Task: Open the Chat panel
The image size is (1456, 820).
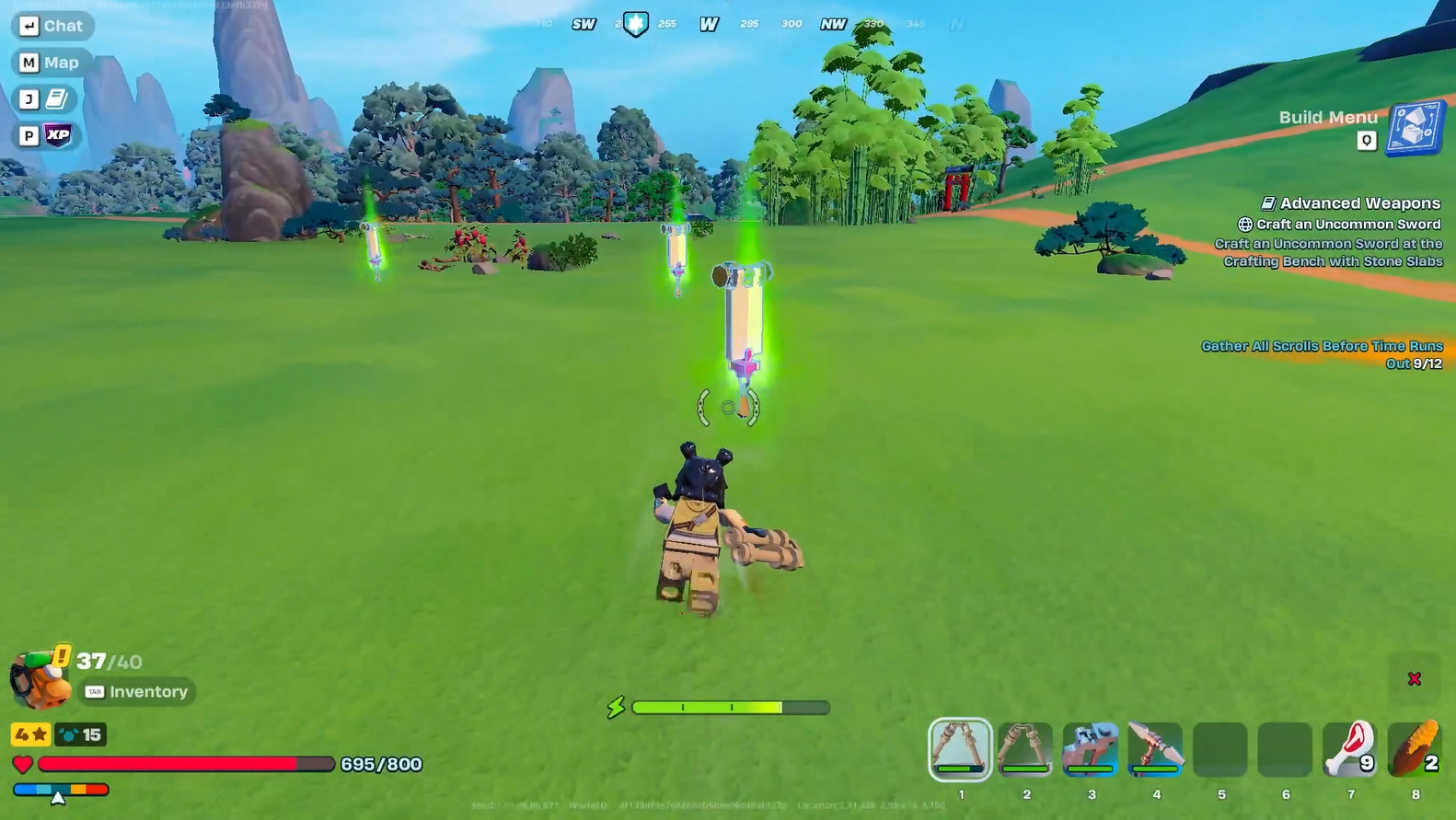Action: pos(52,26)
